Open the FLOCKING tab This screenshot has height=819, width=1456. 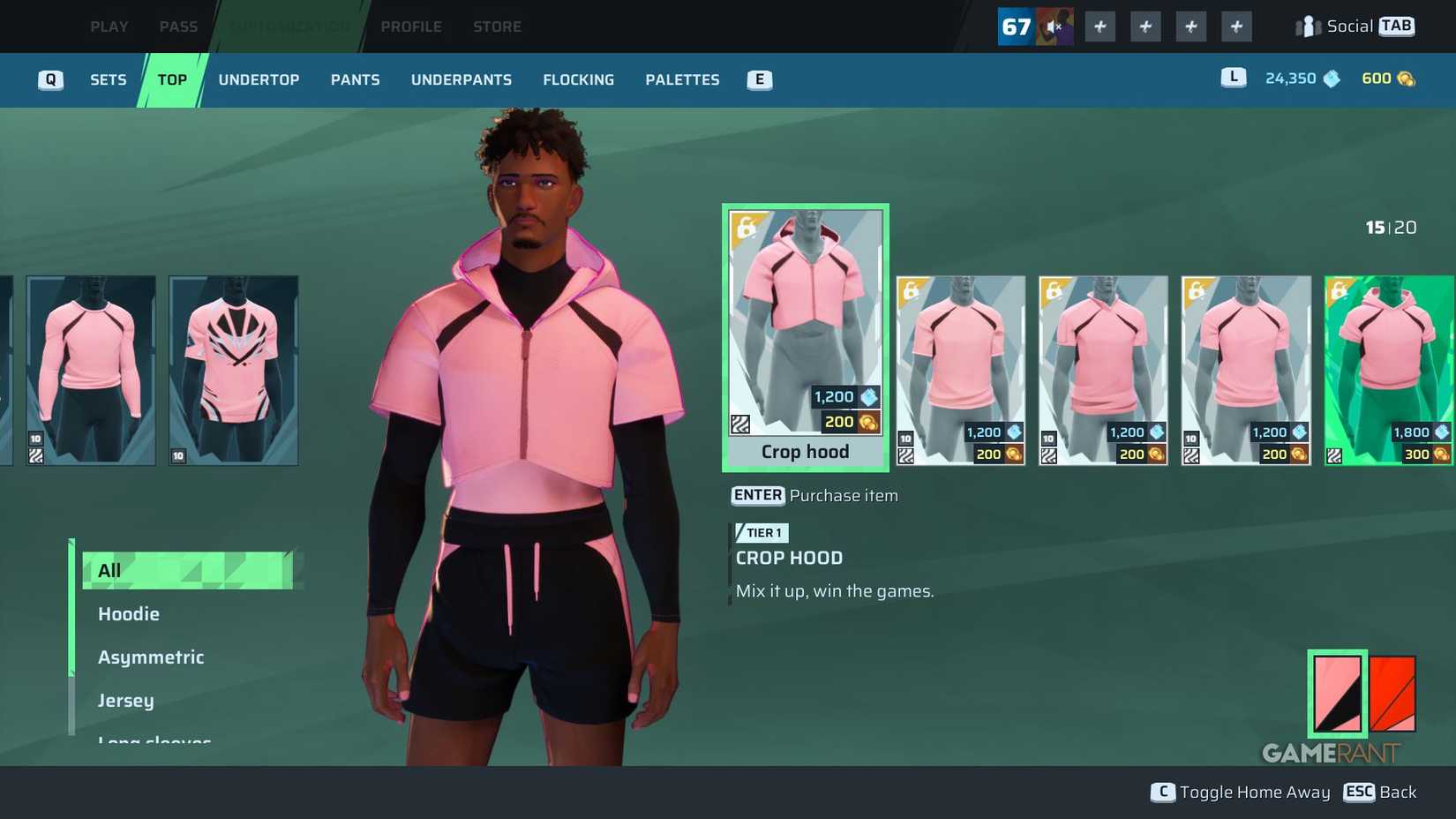tap(578, 79)
